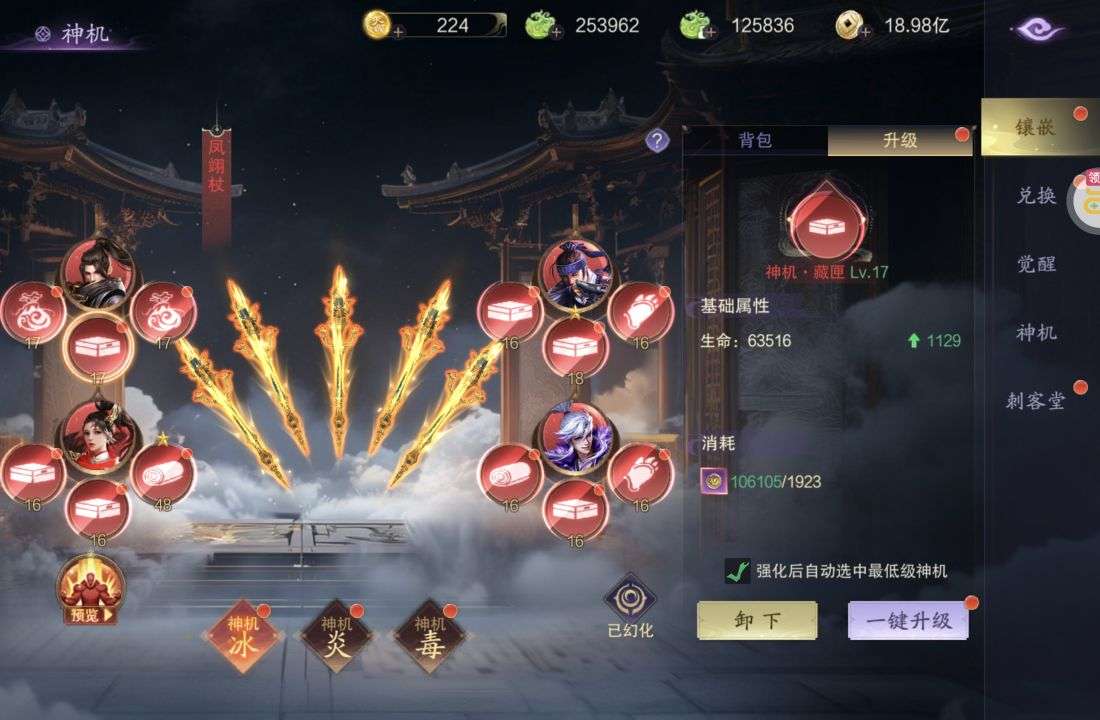The width and height of the screenshot is (1100, 720).
Task: Open the 刺客堂 side tab
Action: pyautogui.click(x=1036, y=402)
